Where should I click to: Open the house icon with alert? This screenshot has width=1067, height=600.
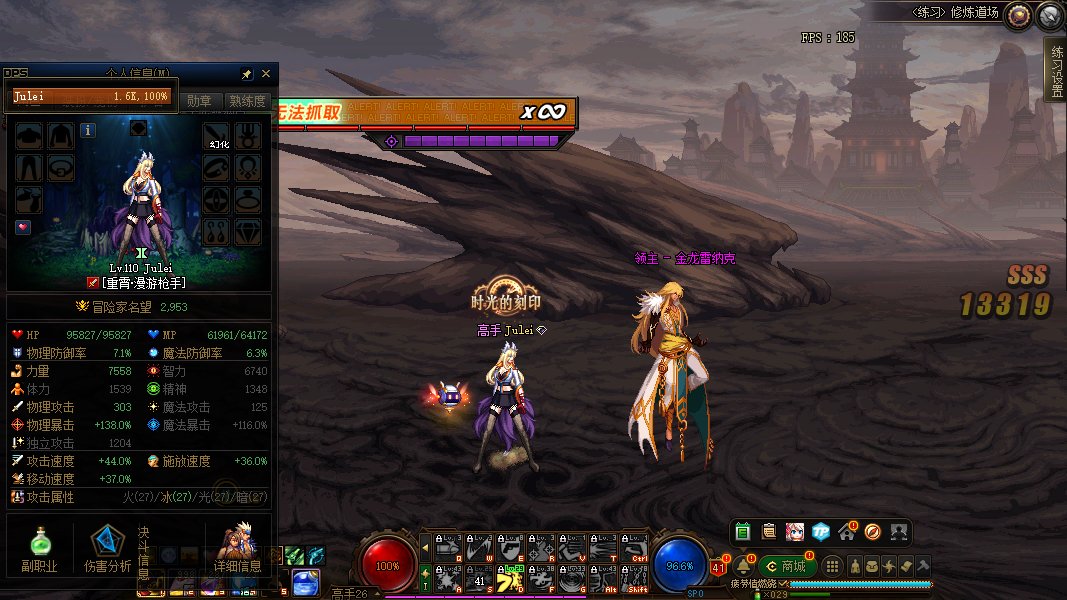pos(846,531)
